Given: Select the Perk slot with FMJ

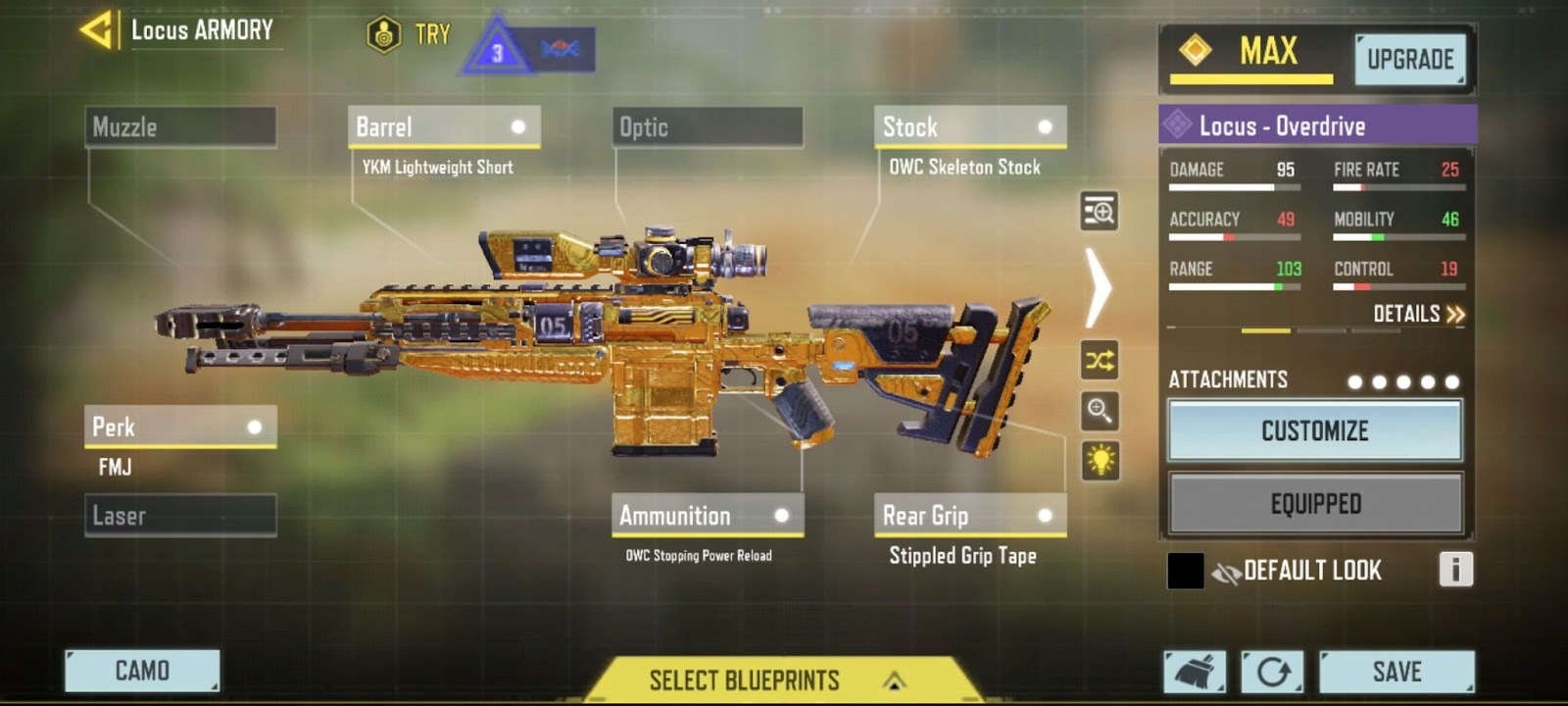Looking at the screenshot, I should click(x=180, y=428).
